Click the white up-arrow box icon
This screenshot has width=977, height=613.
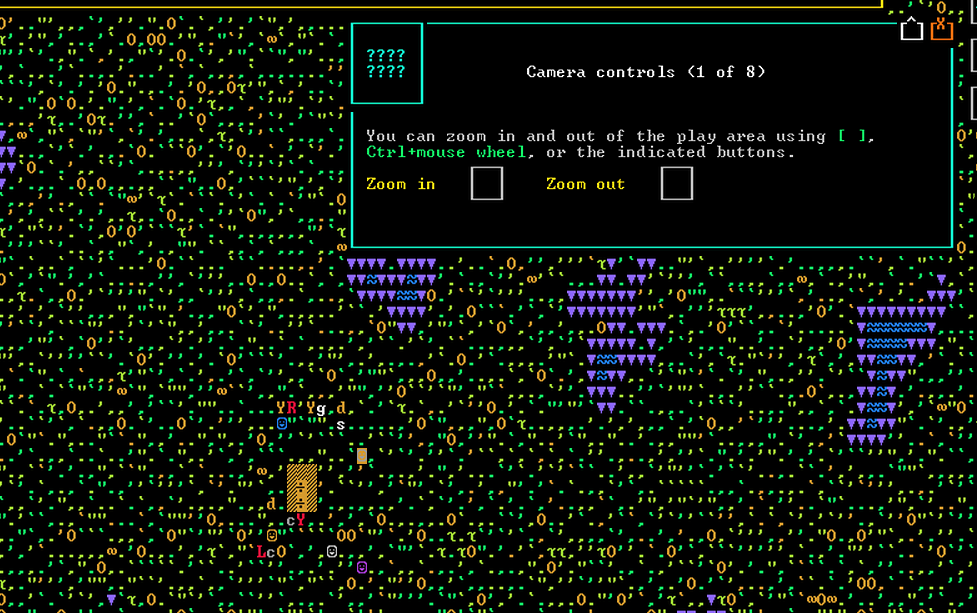point(911,30)
